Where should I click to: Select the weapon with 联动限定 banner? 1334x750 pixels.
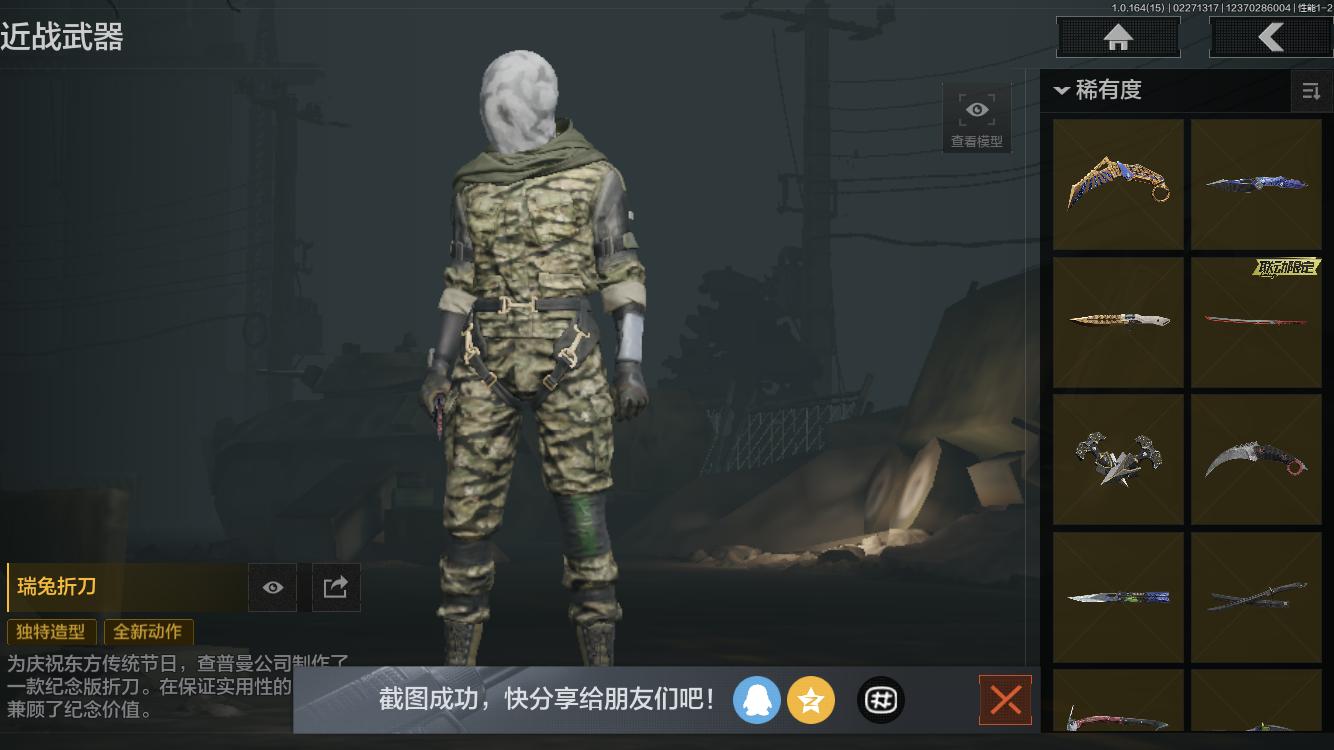(1257, 322)
